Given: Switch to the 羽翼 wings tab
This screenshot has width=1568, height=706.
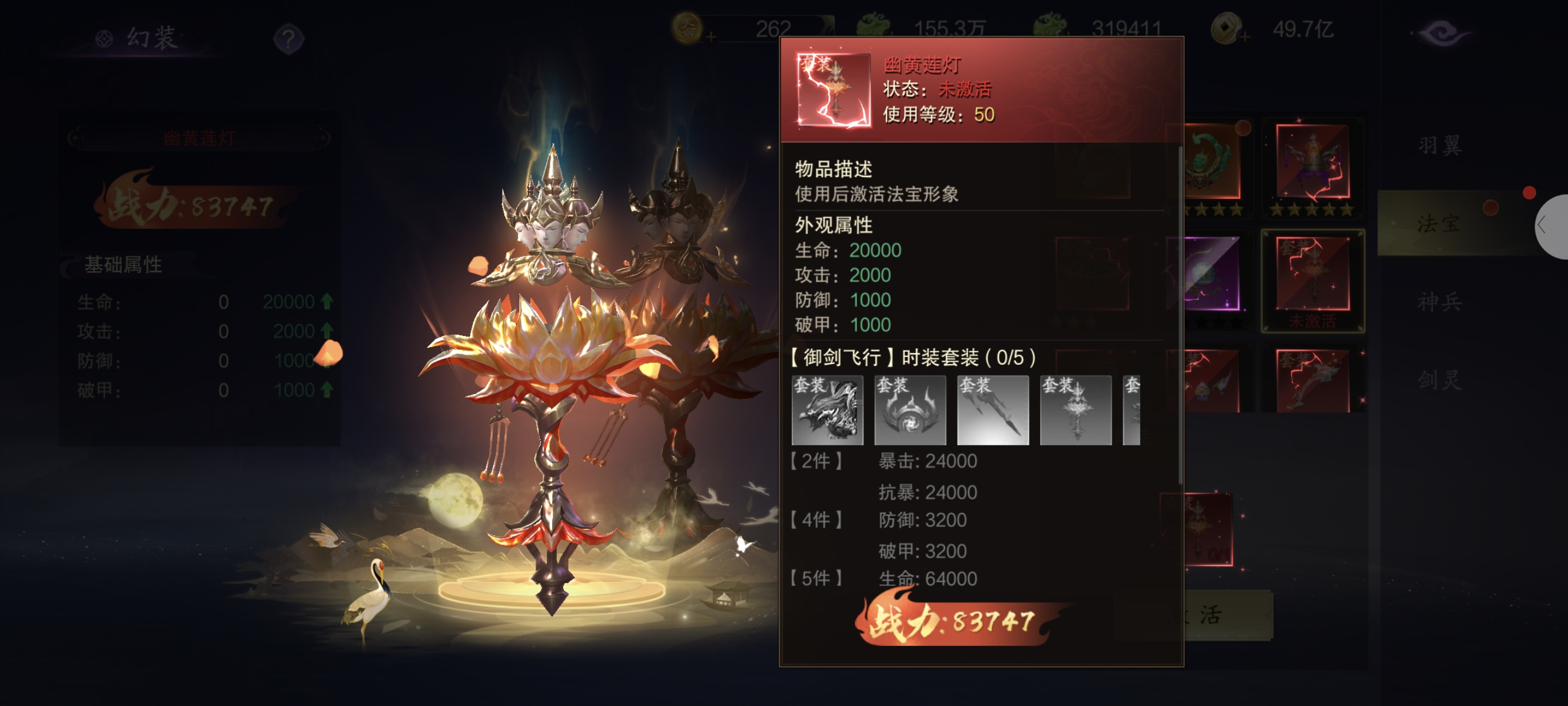Looking at the screenshot, I should click(x=1439, y=146).
